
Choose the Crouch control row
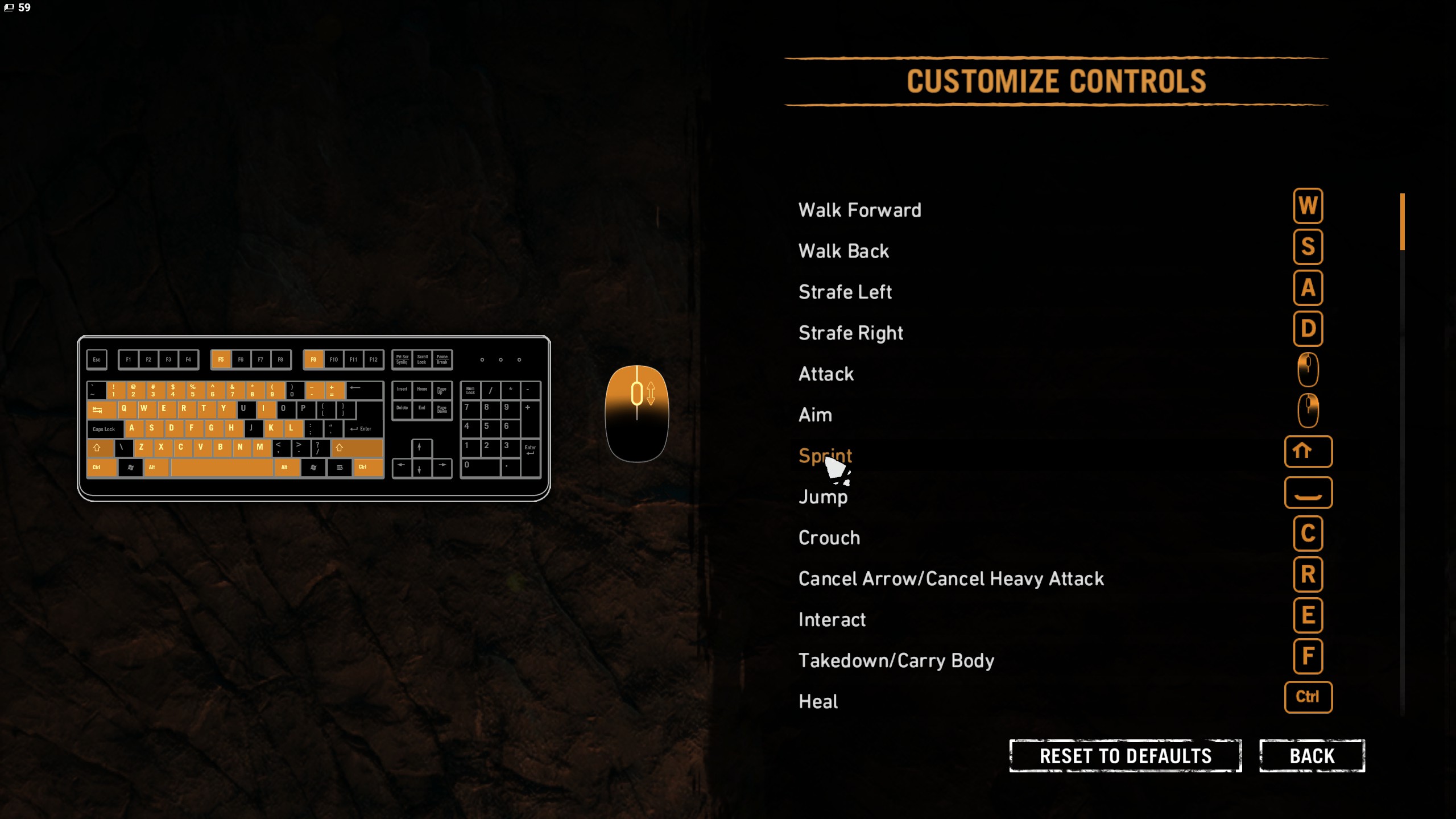[x=829, y=537]
